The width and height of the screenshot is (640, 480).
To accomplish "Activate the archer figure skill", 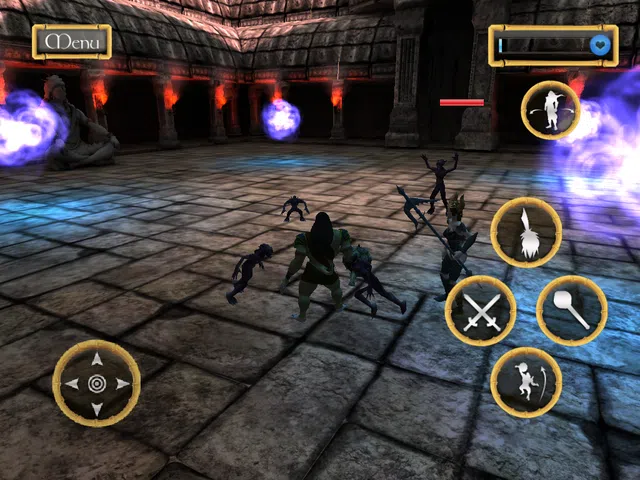I will coord(526,383).
